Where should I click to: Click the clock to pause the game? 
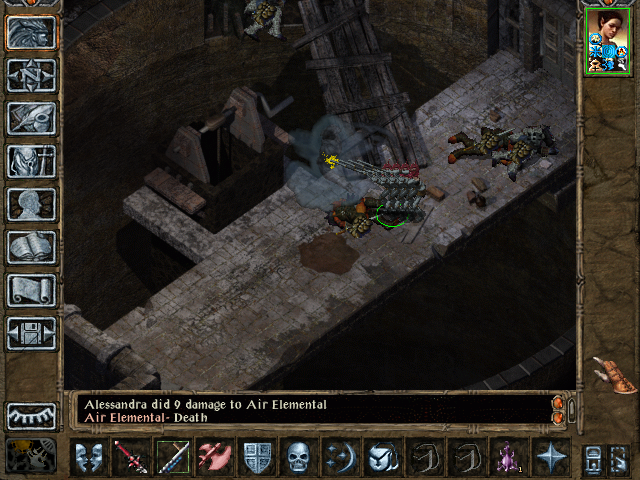point(31,455)
